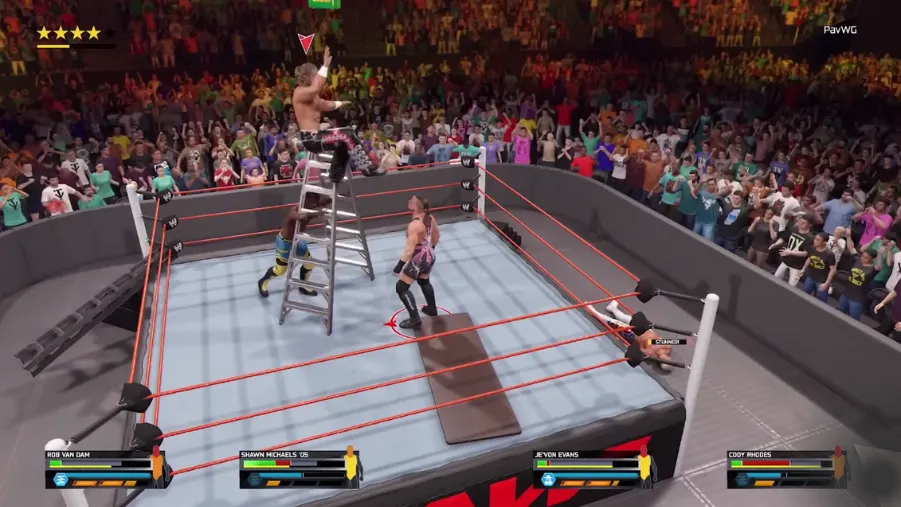Choose Je'Von Evans' player panel
Image resolution: width=901 pixels, height=507 pixels.
pos(588,468)
